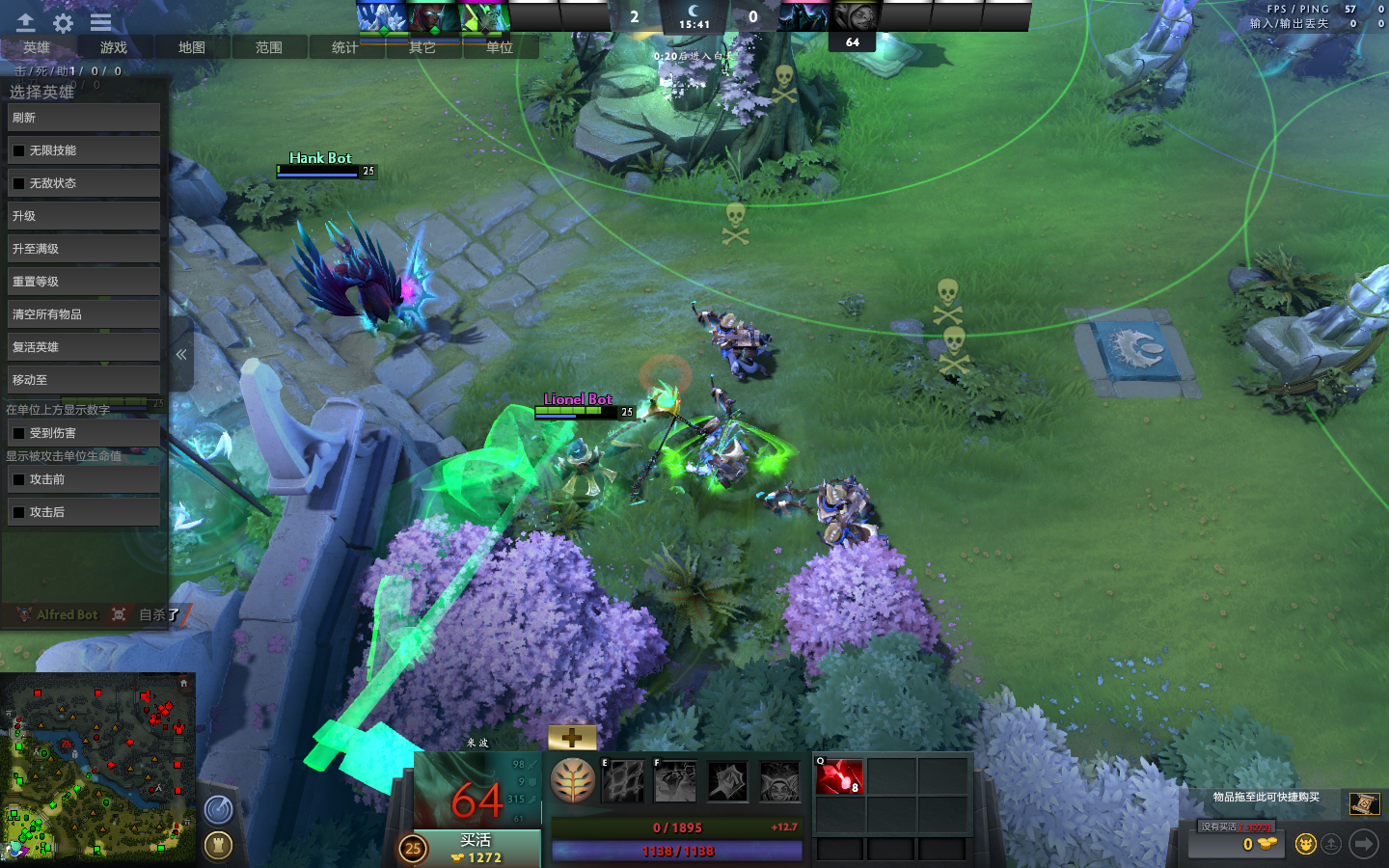Screen dimensions: 1389x868
Task: Select the 范围 tab
Action: 268,47
